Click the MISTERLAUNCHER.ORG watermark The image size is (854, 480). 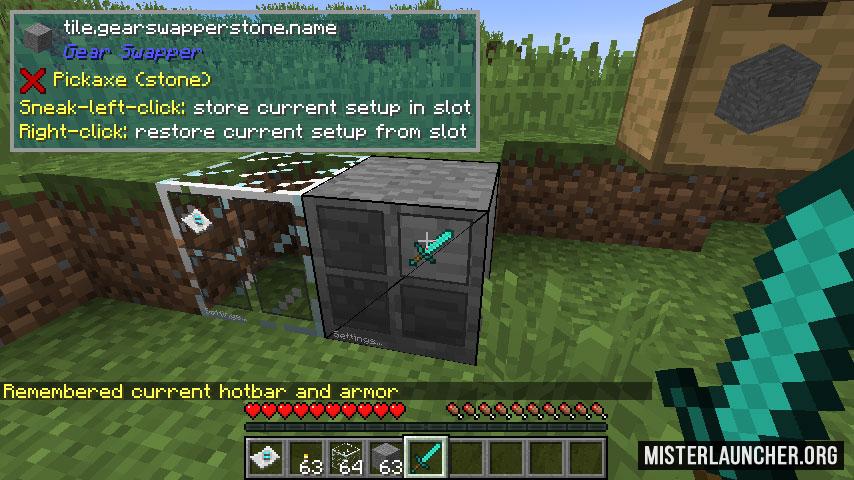(741, 456)
